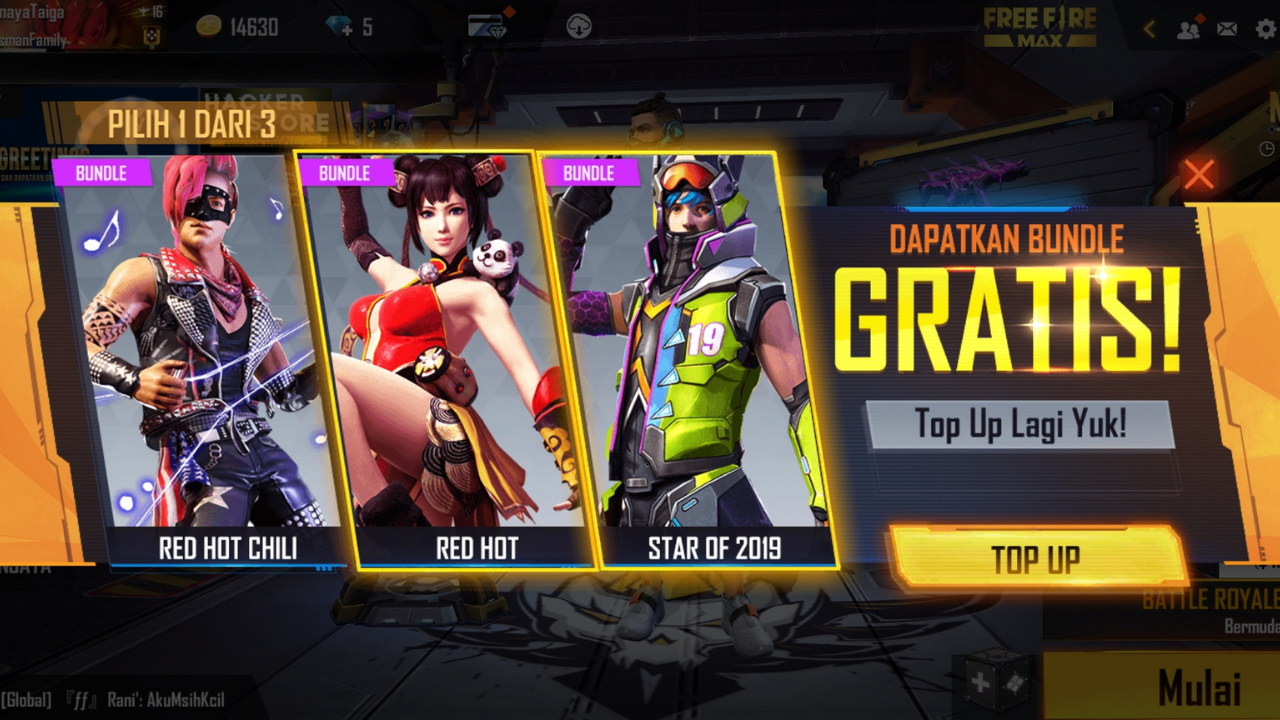Collapse the panel with the back chevron

click(x=1148, y=29)
